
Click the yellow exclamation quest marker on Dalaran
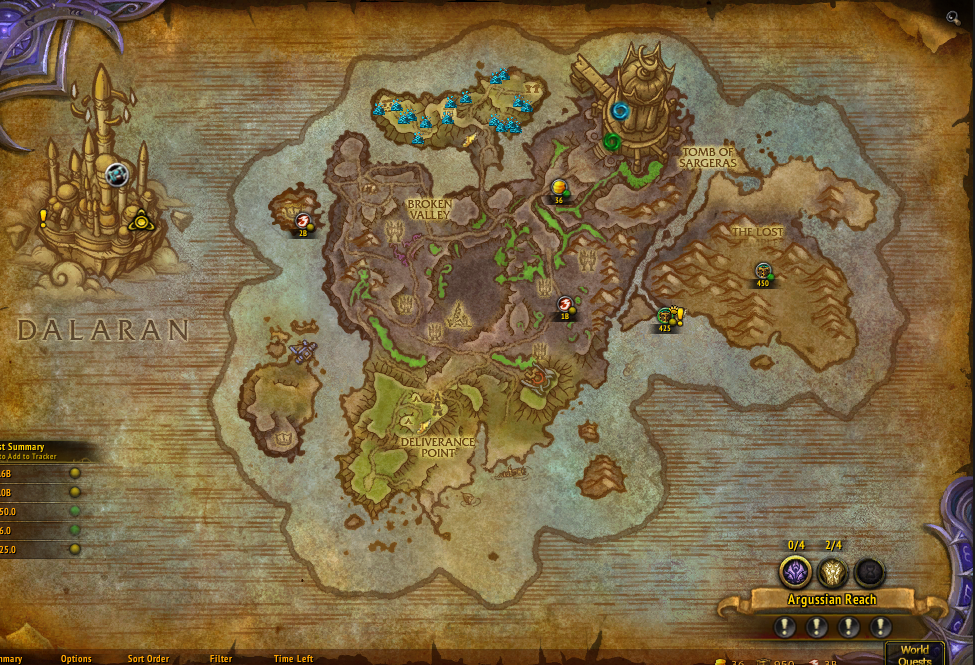(x=43, y=218)
